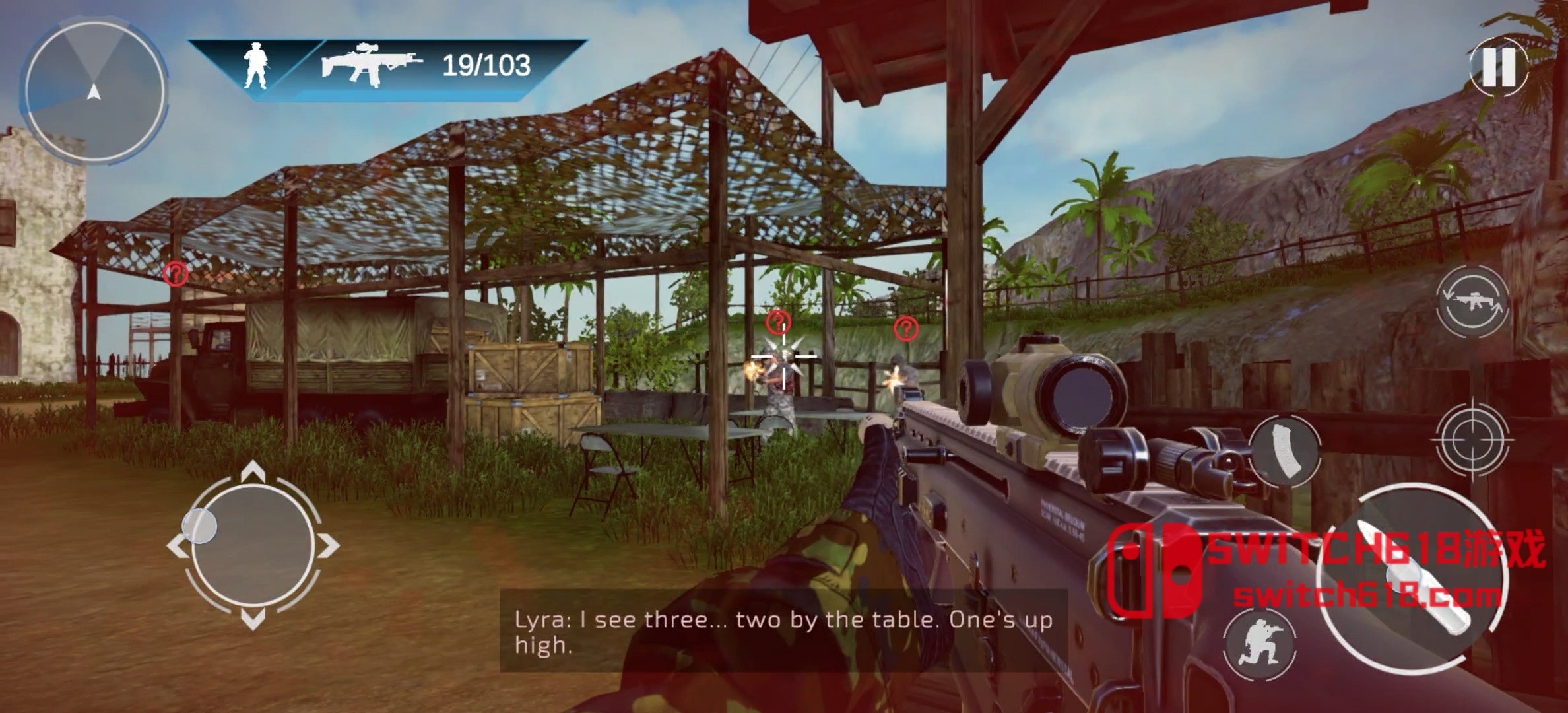Select the soldier silhouette stance indicator
The width and height of the screenshot is (1568, 713).
coord(255,65)
